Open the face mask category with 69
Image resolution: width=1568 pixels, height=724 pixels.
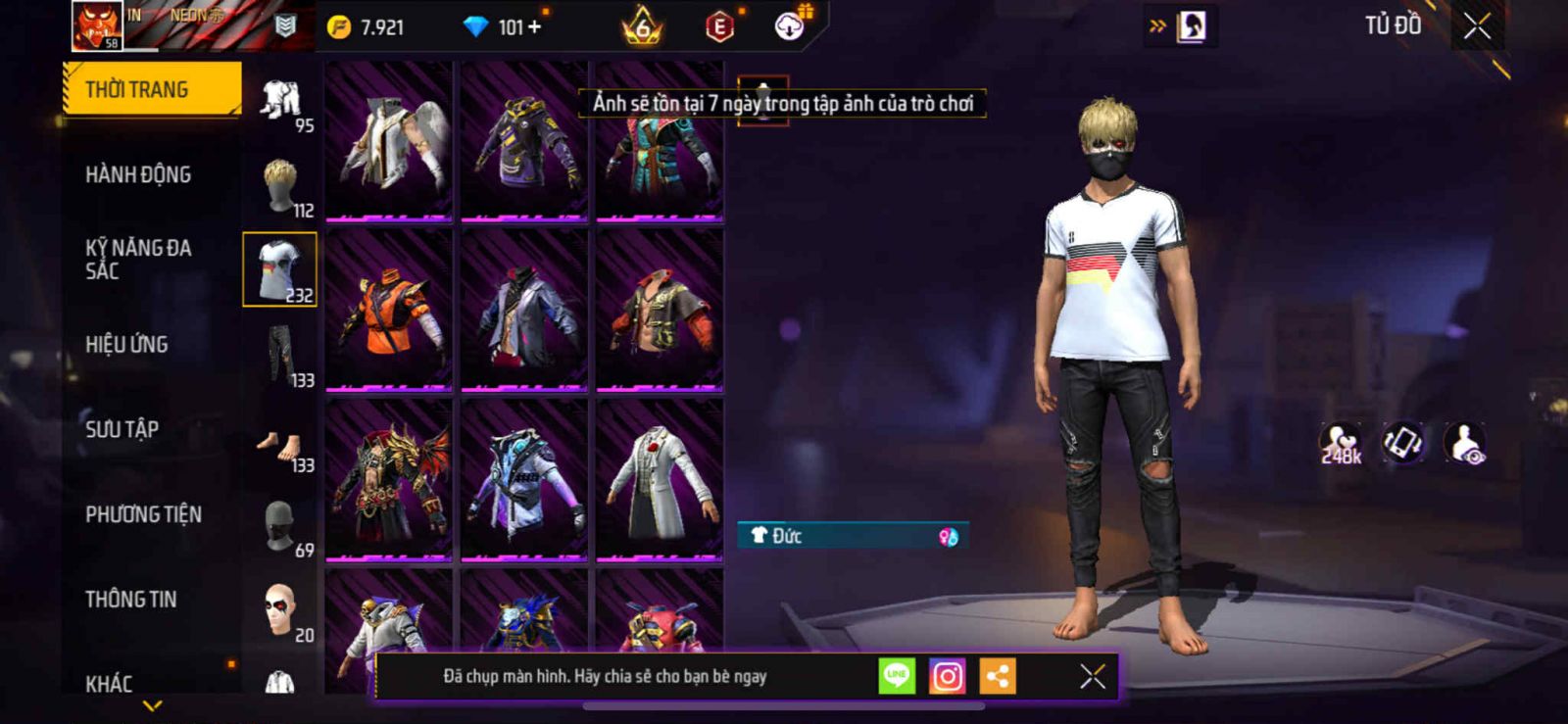281,526
